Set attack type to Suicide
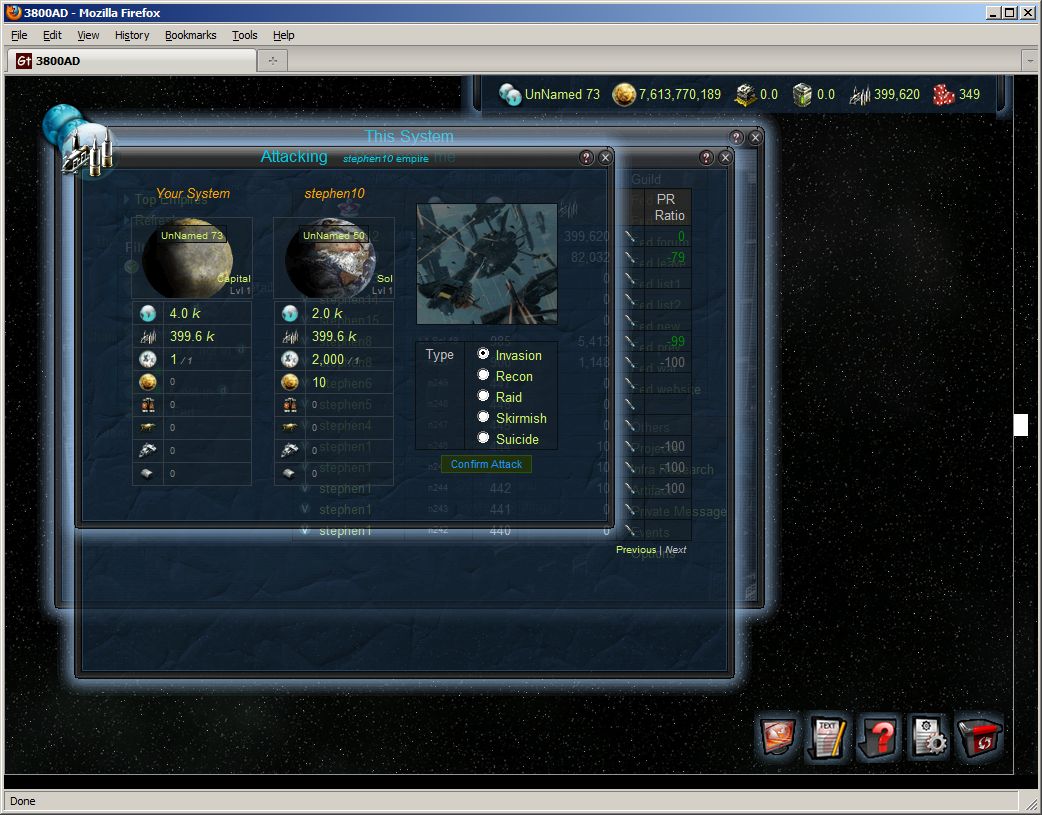Image resolution: width=1042 pixels, height=815 pixels. 484,438
